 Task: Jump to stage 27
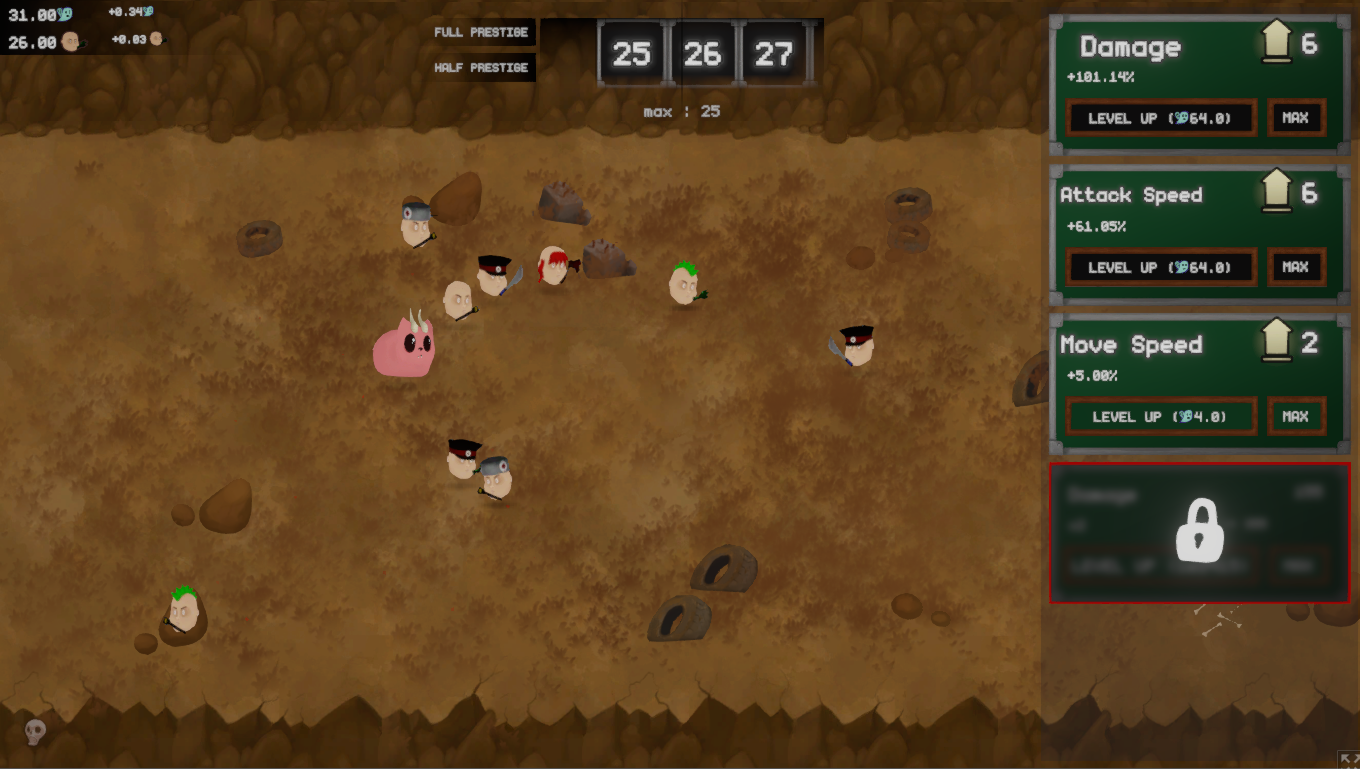[773, 54]
